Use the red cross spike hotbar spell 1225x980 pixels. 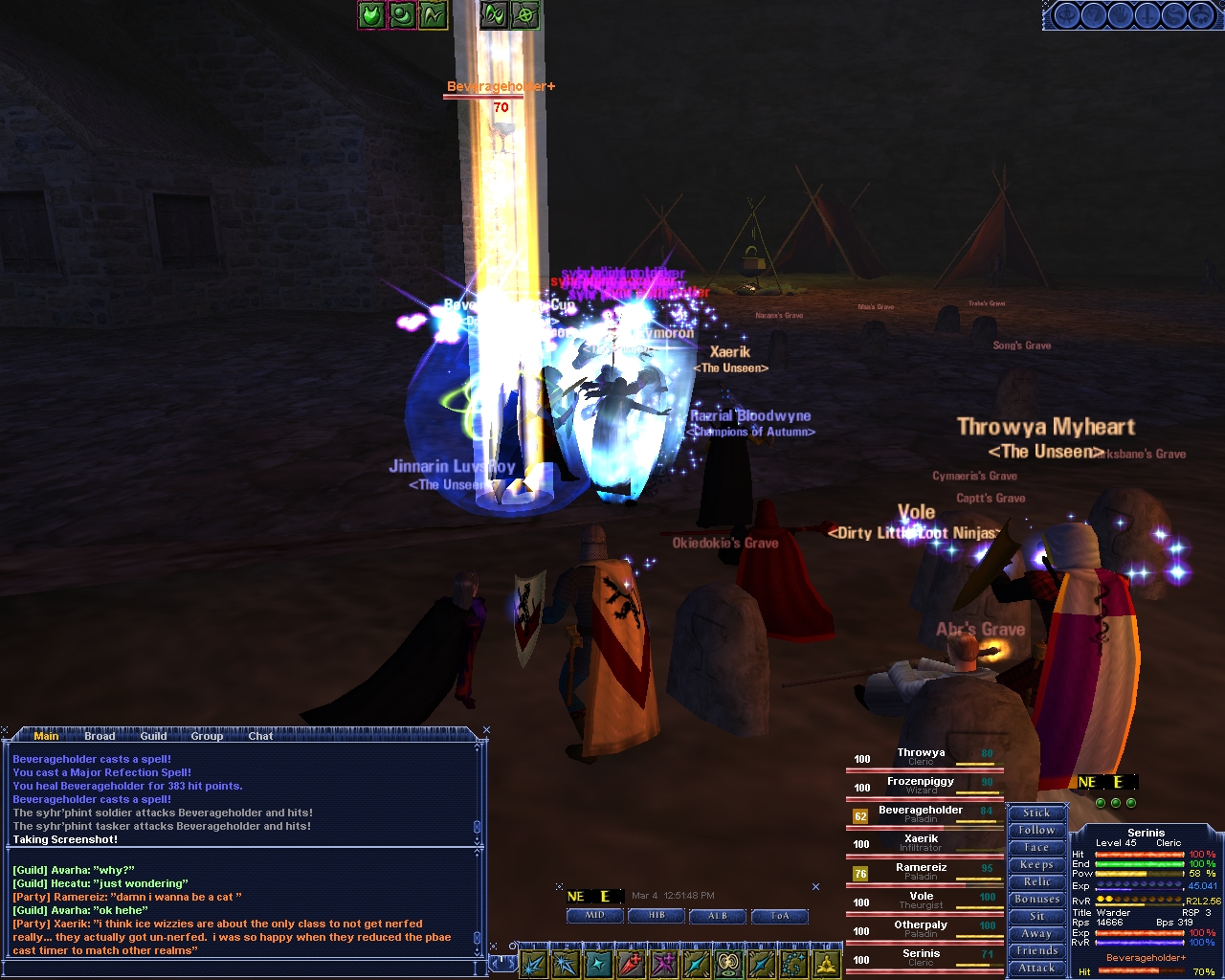coord(631,964)
